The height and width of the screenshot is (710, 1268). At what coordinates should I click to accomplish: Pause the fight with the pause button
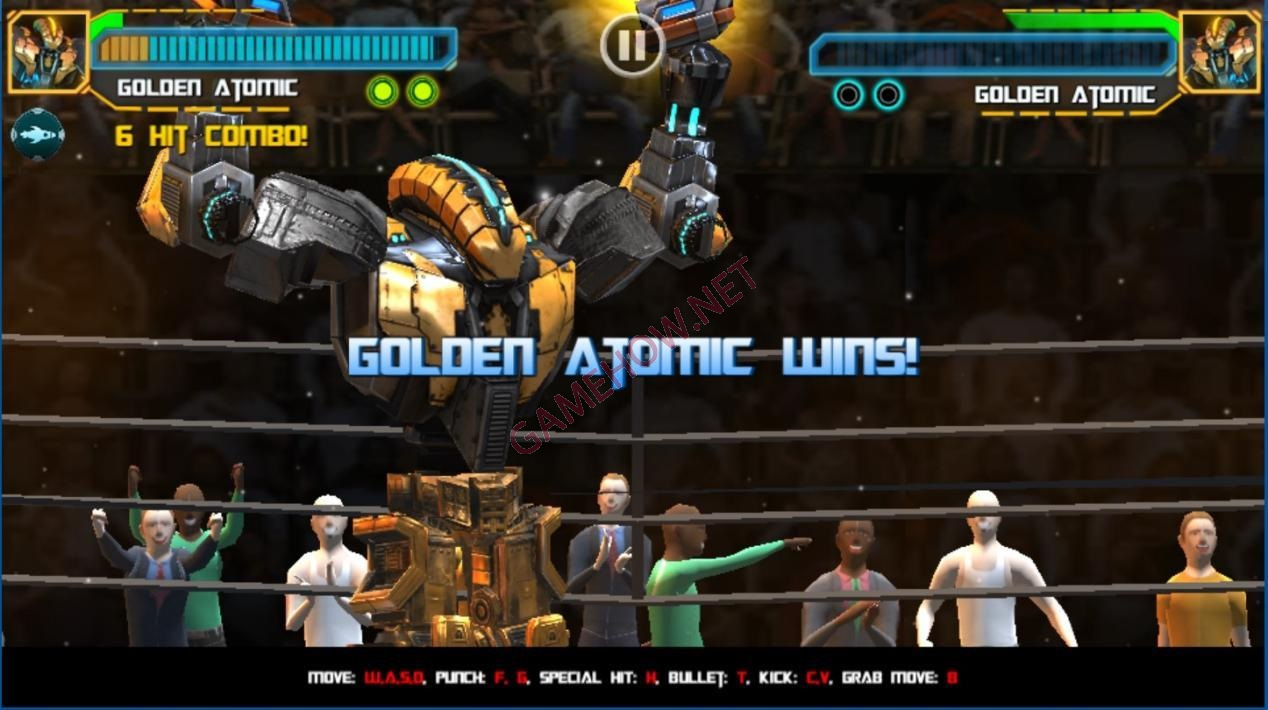(x=631, y=45)
